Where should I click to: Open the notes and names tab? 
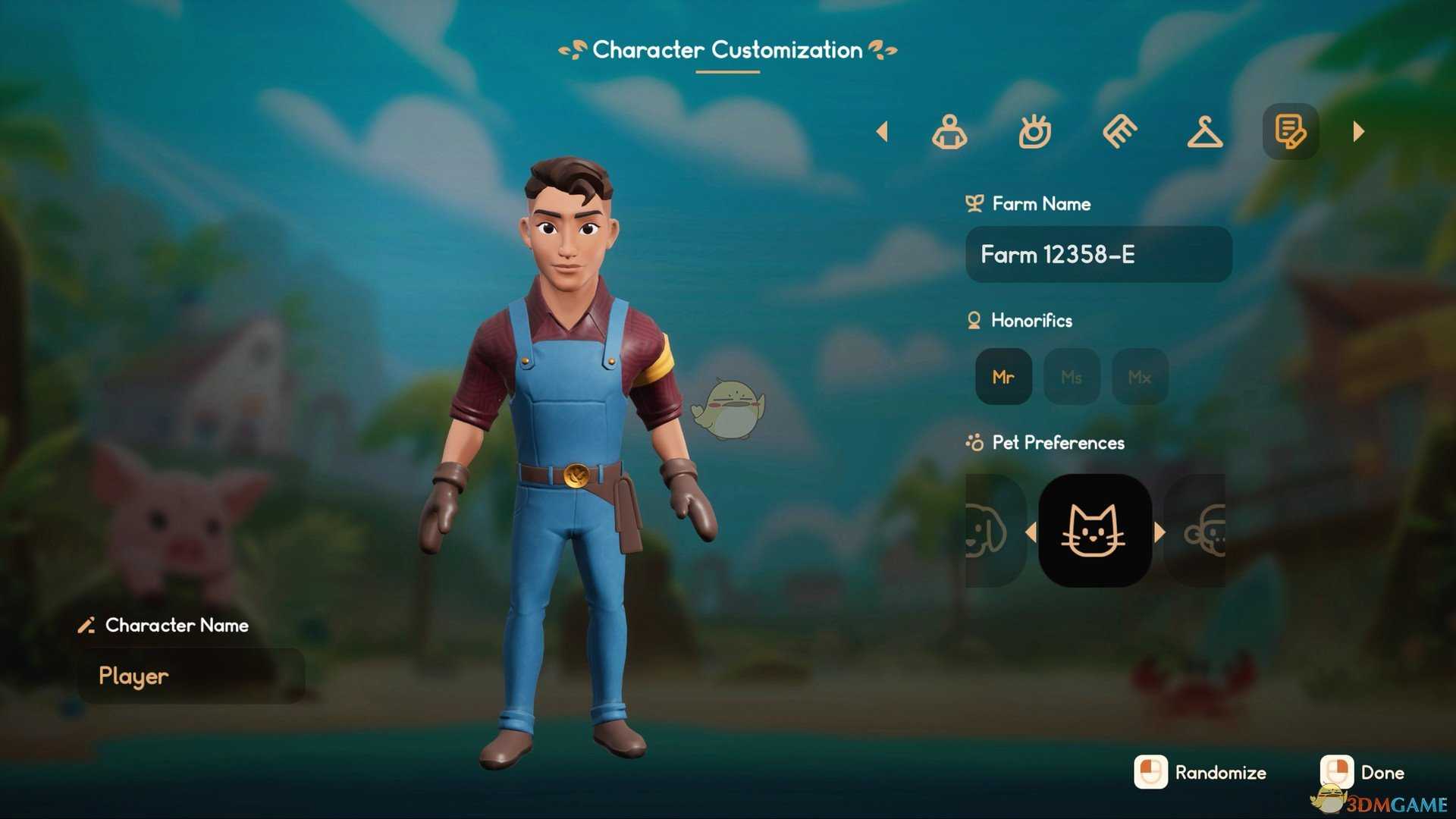click(x=1290, y=132)
